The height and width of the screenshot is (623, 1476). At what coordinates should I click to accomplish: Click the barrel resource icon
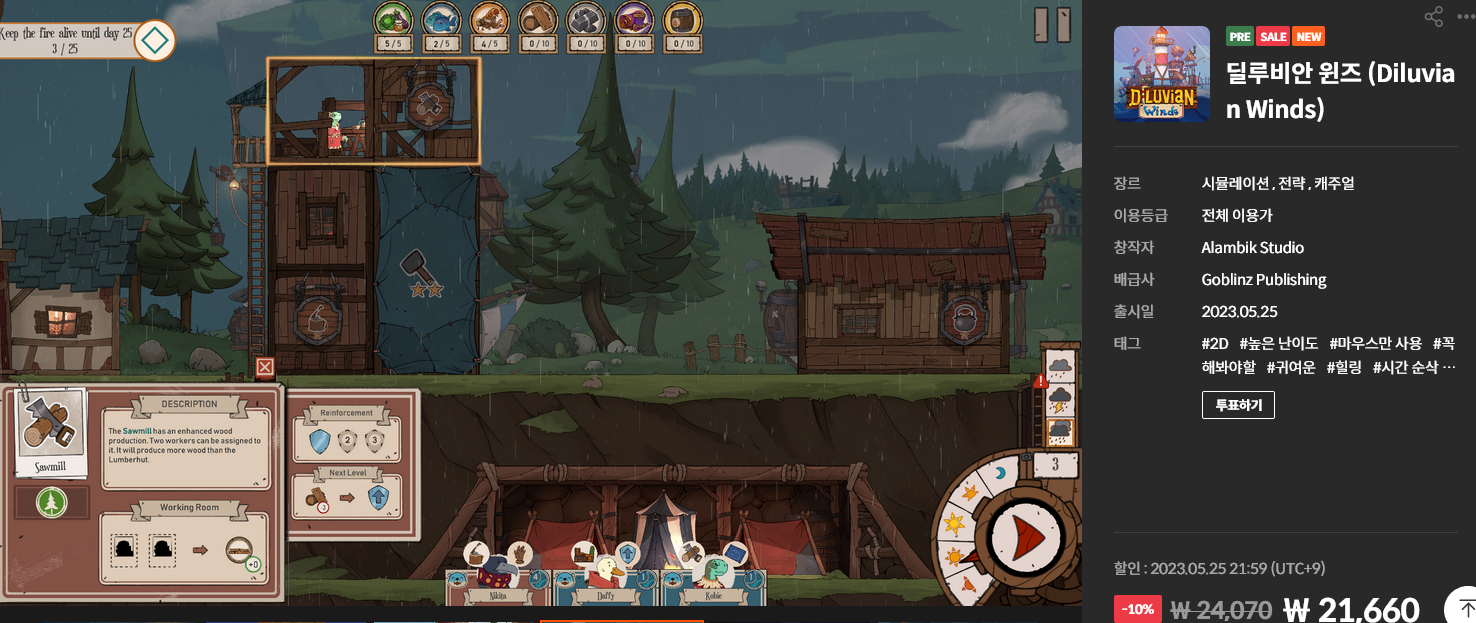(x=683, y=18)
